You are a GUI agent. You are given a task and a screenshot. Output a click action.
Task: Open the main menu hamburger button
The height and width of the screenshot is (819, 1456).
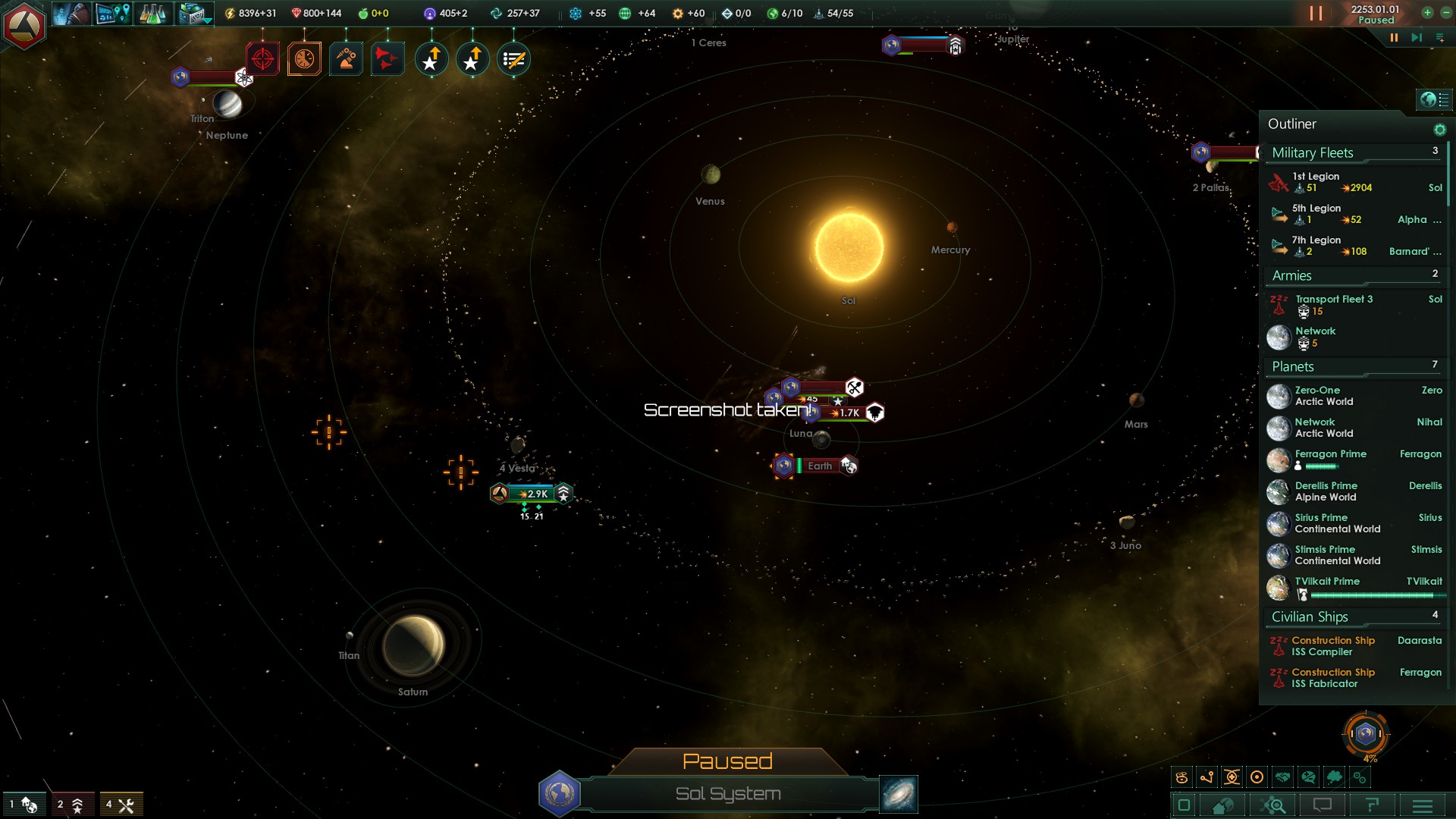coord(1423,805)
